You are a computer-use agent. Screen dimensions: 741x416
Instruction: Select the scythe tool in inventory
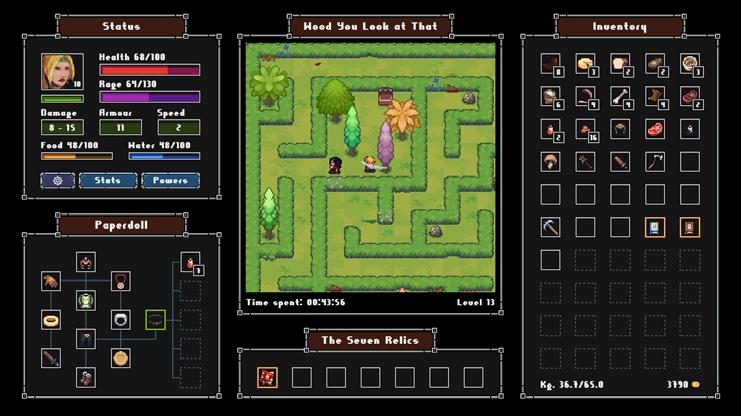click(654, 161)
